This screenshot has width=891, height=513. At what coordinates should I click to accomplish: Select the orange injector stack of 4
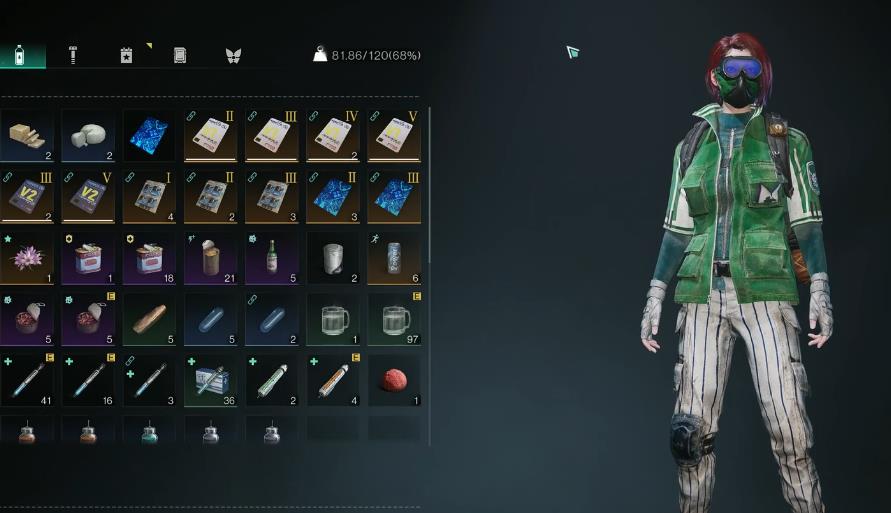click(x=333, y=380)
